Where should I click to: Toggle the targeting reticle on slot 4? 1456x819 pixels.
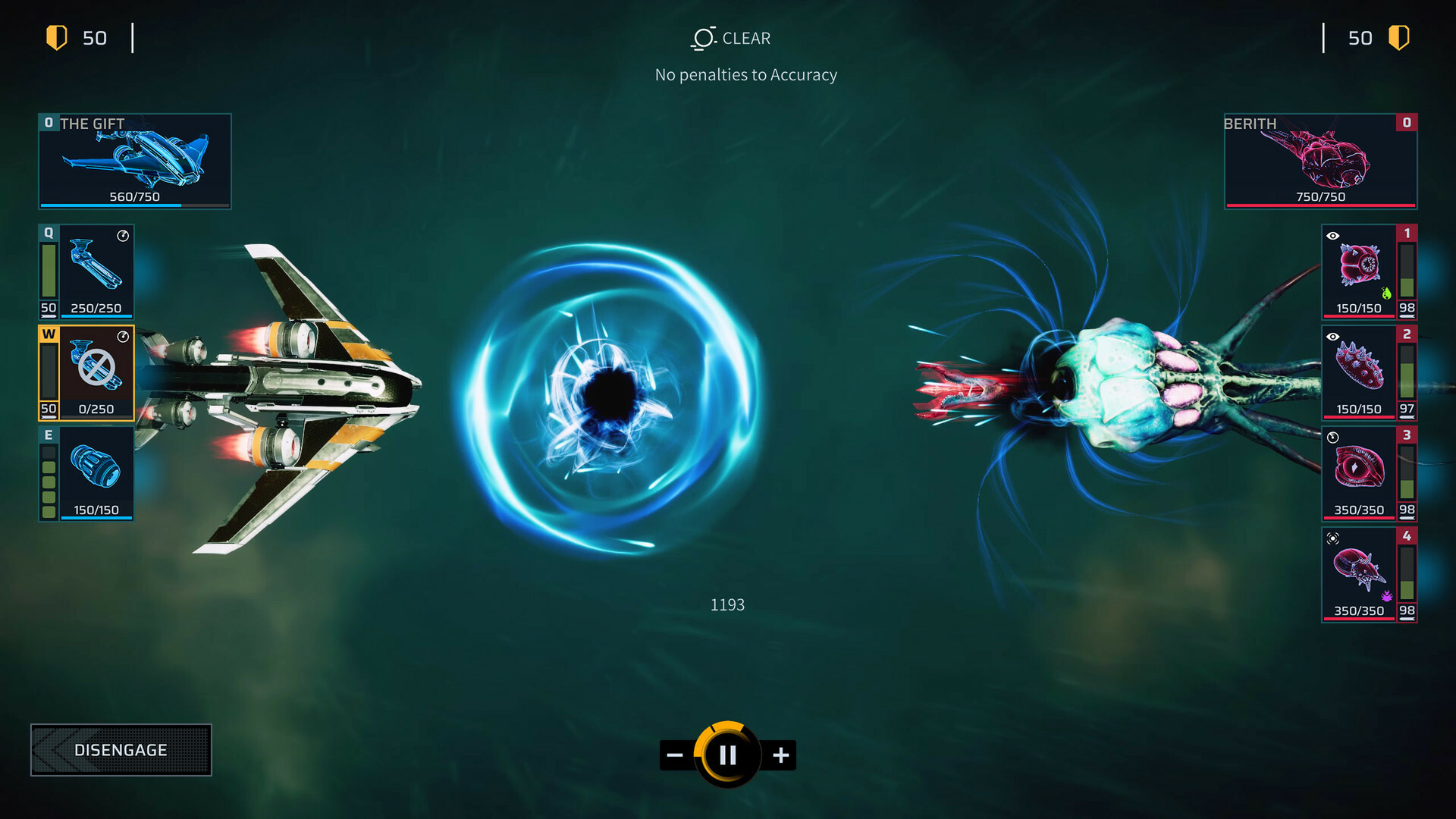(x=1332, y=538)
